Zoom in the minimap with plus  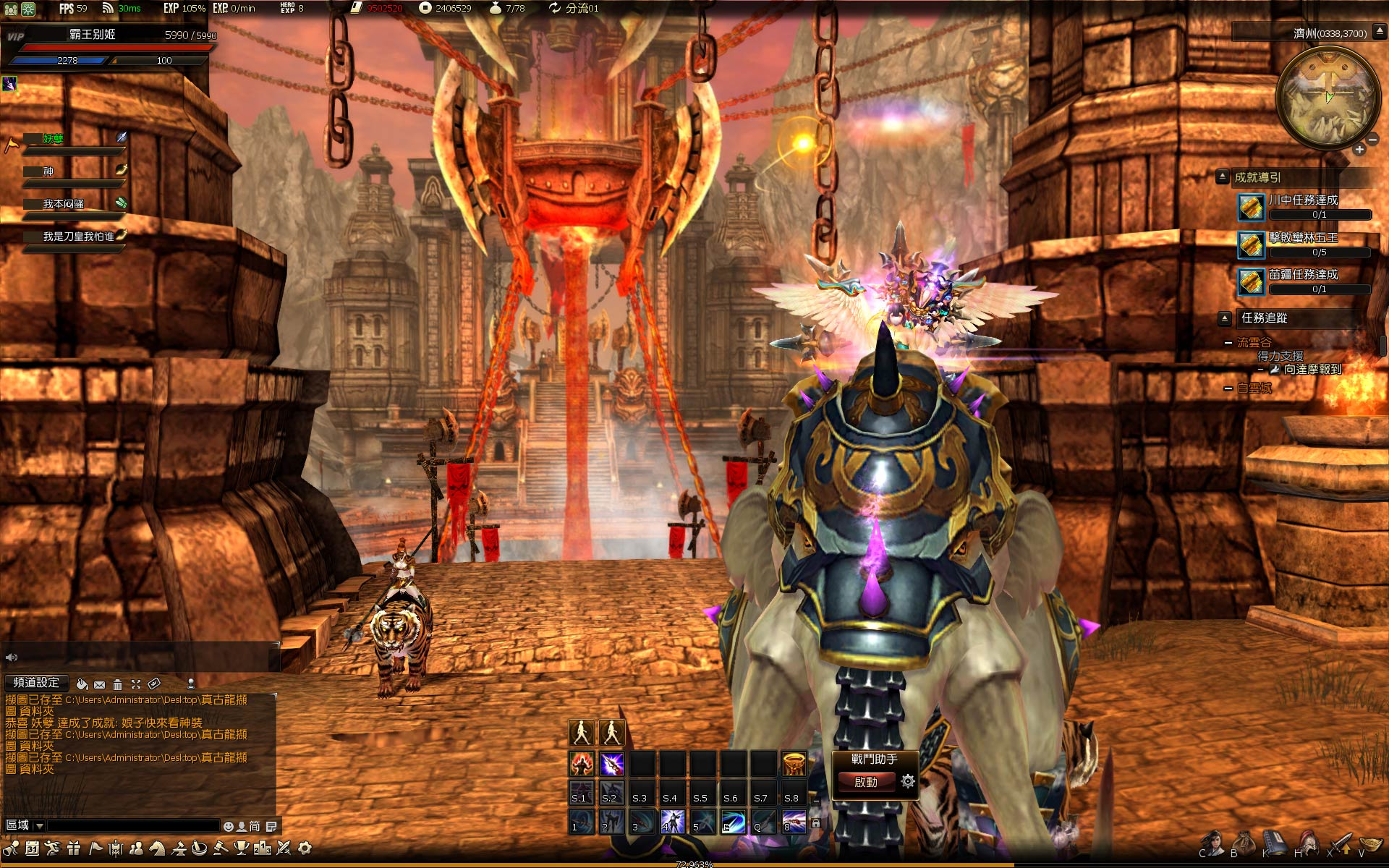[x=1359, y=150]
